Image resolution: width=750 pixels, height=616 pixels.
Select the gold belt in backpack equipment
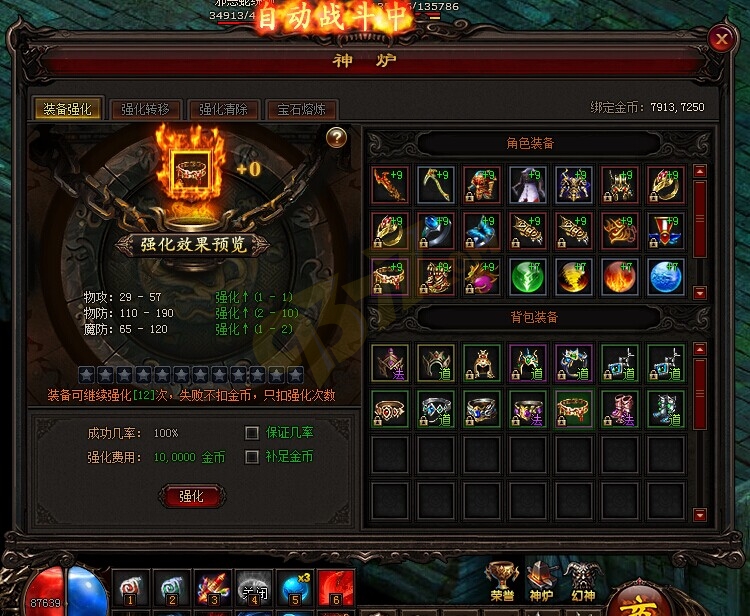point(574,409)
